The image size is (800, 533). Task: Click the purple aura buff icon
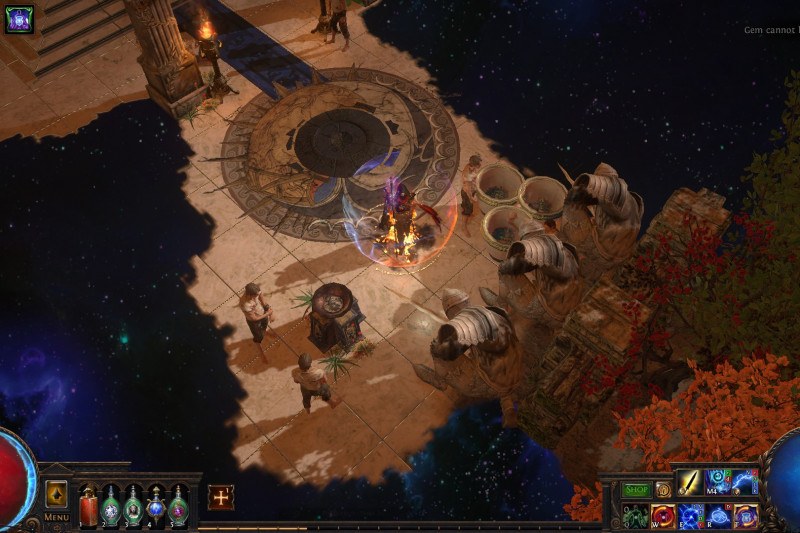[x=19, y=19]
